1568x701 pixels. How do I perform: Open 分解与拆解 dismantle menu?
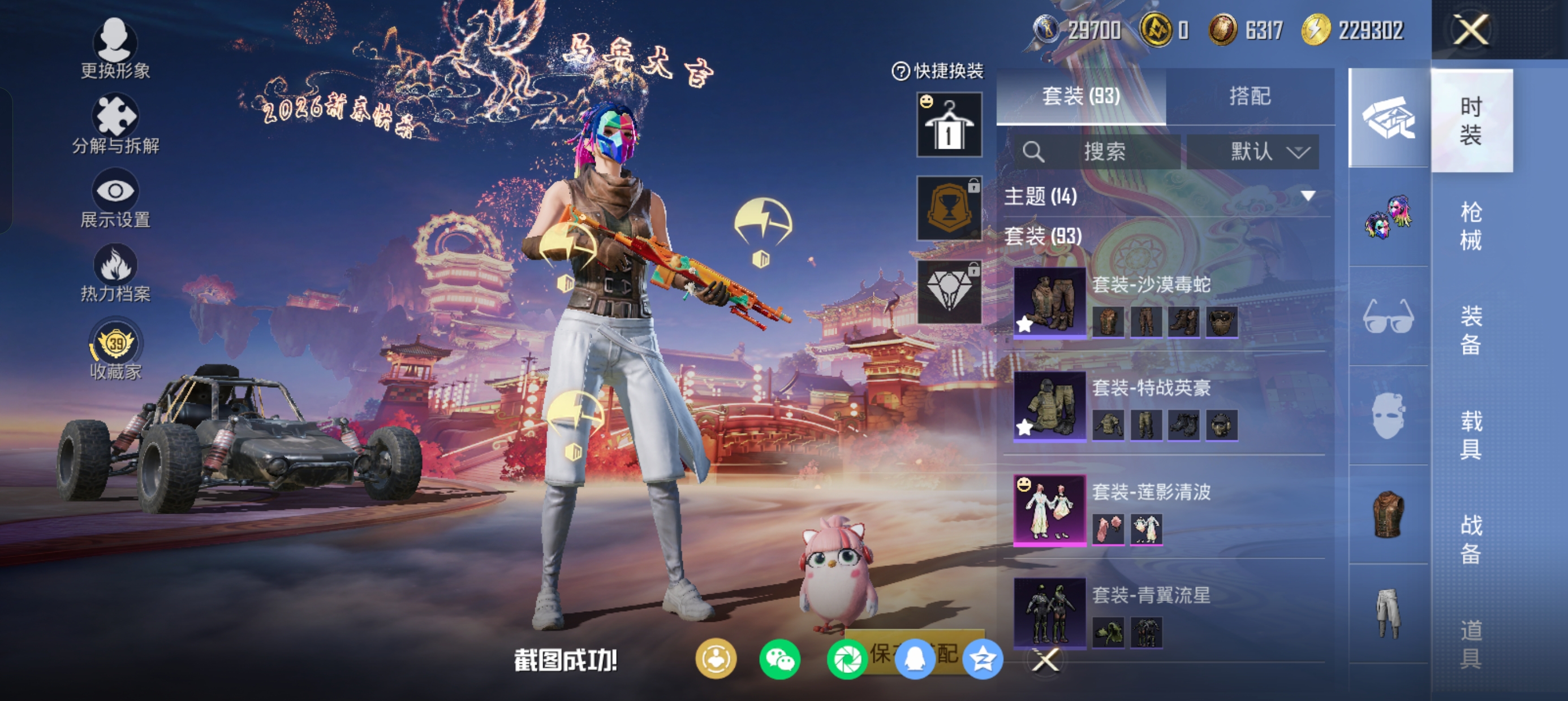click(115, 124)
